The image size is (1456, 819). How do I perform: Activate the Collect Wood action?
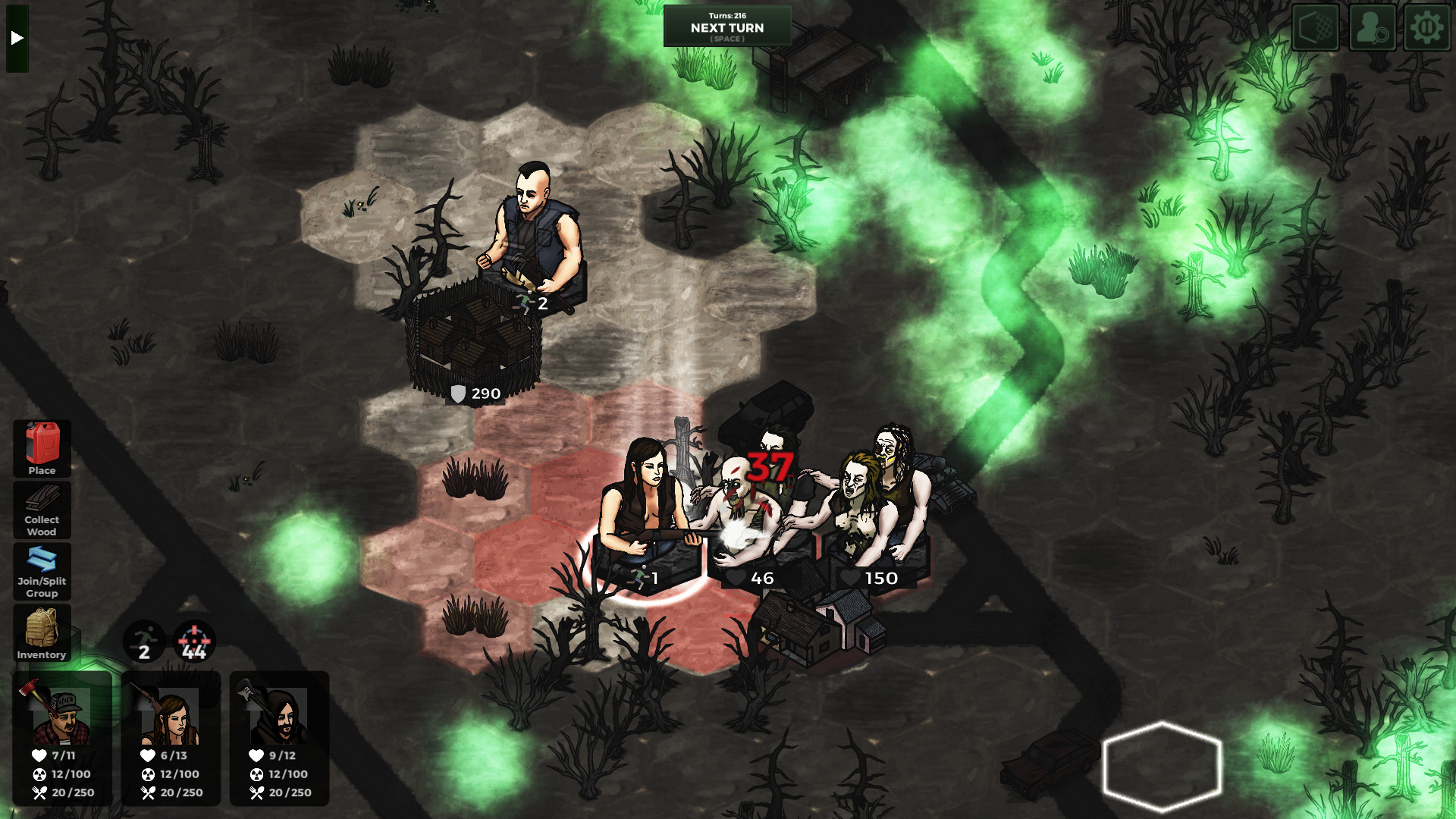42,510
